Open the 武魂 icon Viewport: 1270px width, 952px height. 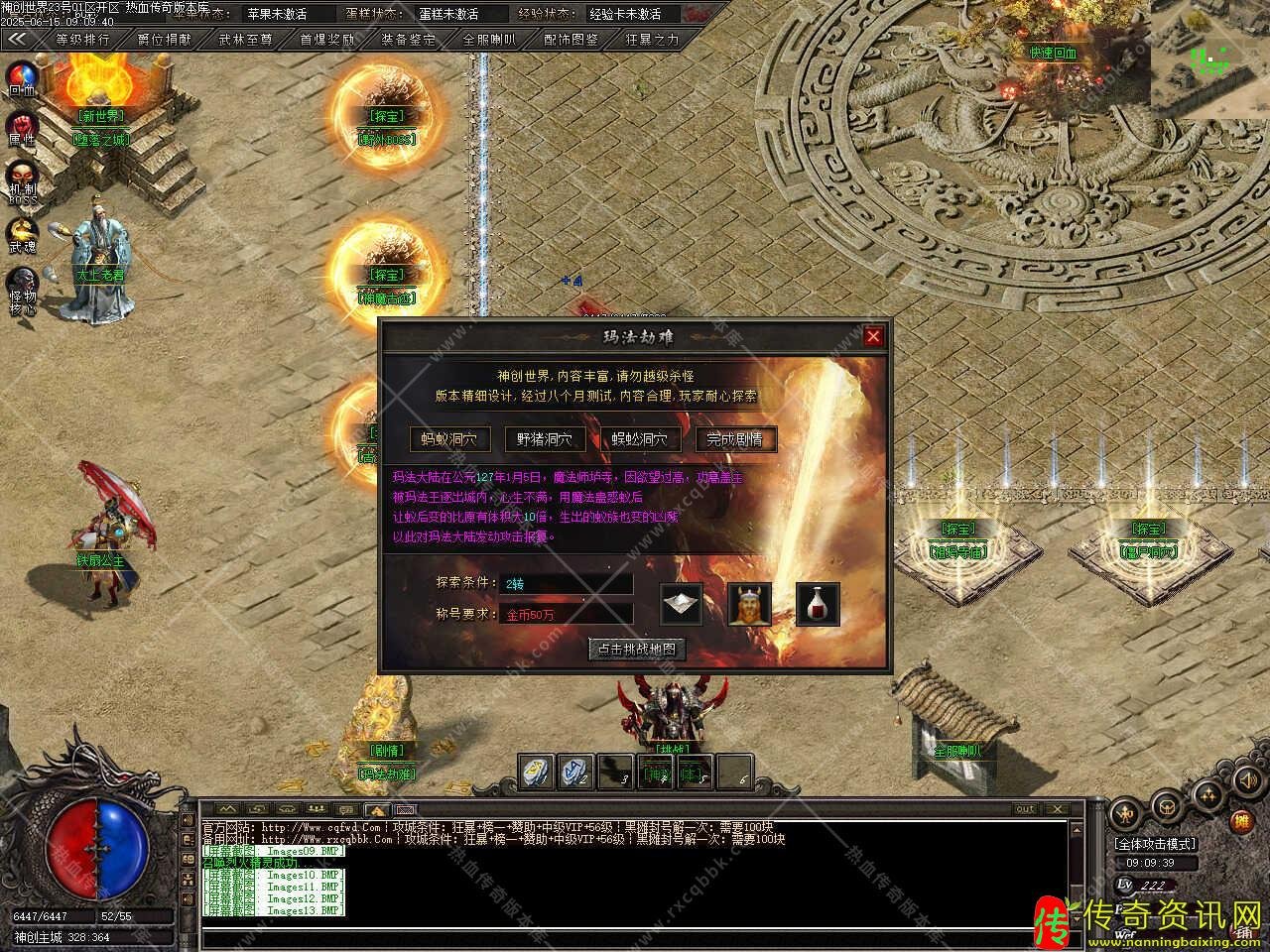22,234
